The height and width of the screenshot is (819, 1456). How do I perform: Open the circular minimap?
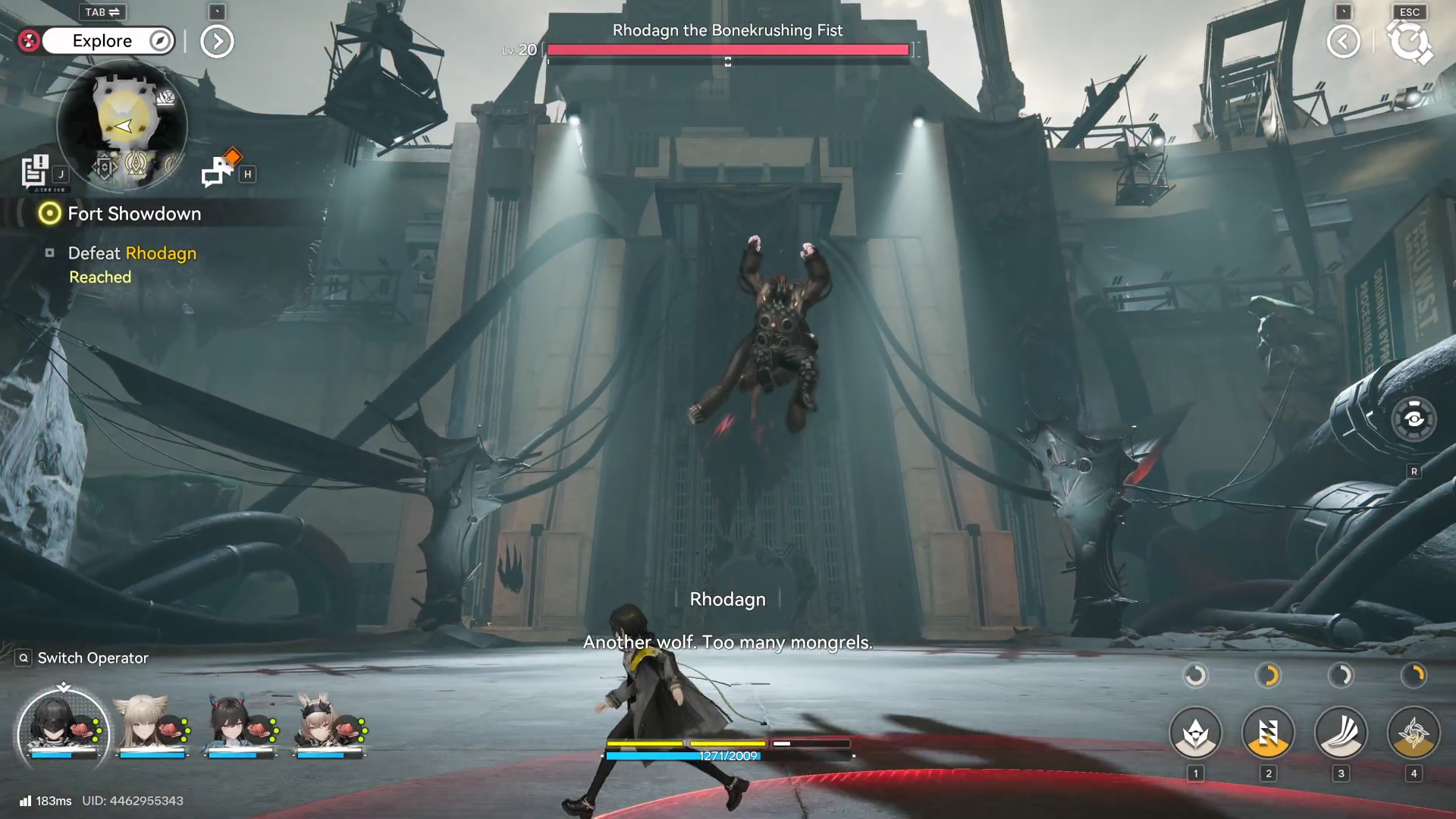[x=121, y=125]
